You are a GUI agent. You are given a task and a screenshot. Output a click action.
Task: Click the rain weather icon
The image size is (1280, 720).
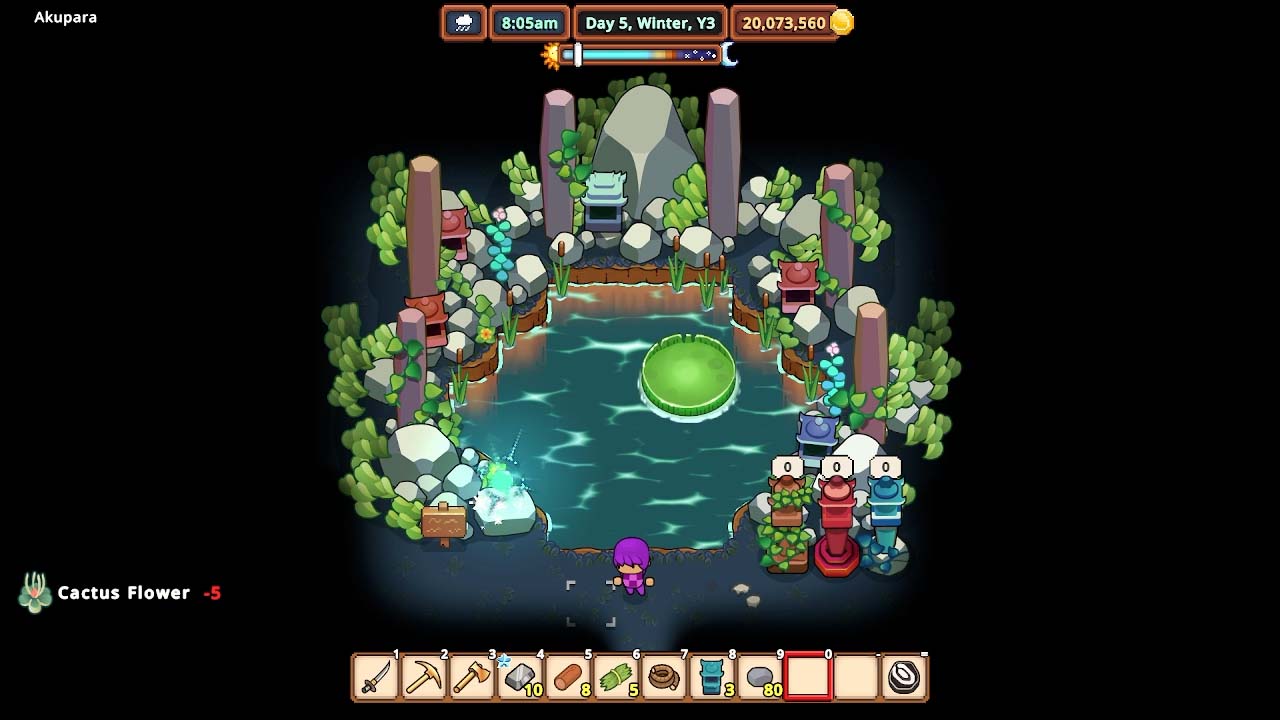click(x=464, y=23)
